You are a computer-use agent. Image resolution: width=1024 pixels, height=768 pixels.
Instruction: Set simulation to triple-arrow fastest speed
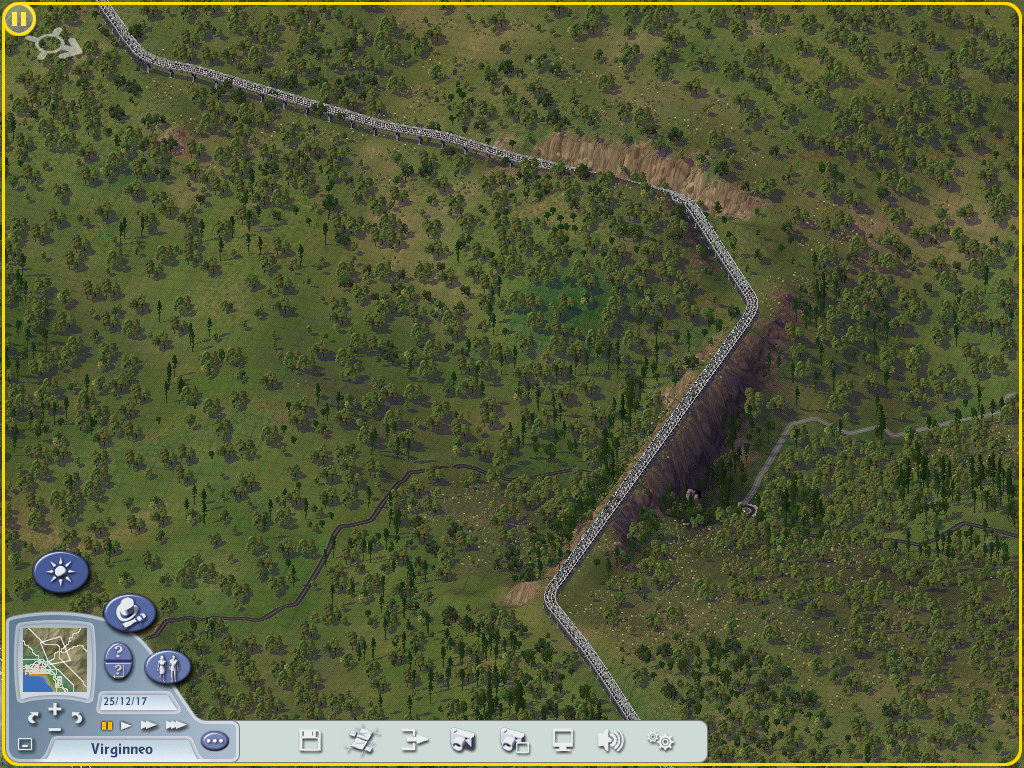pos(175,725)
